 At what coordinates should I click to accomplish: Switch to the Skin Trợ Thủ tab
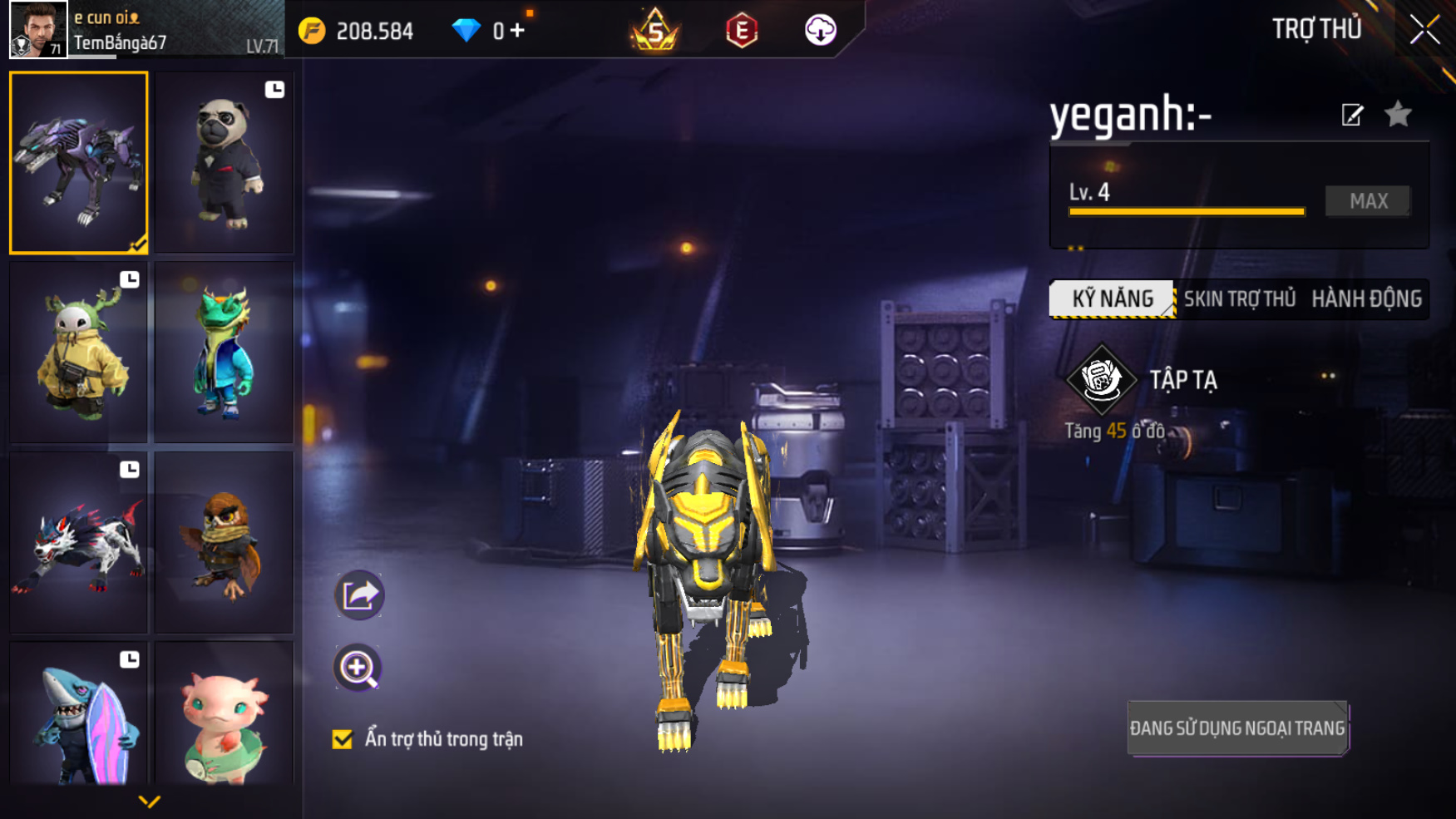(1239, 298)
